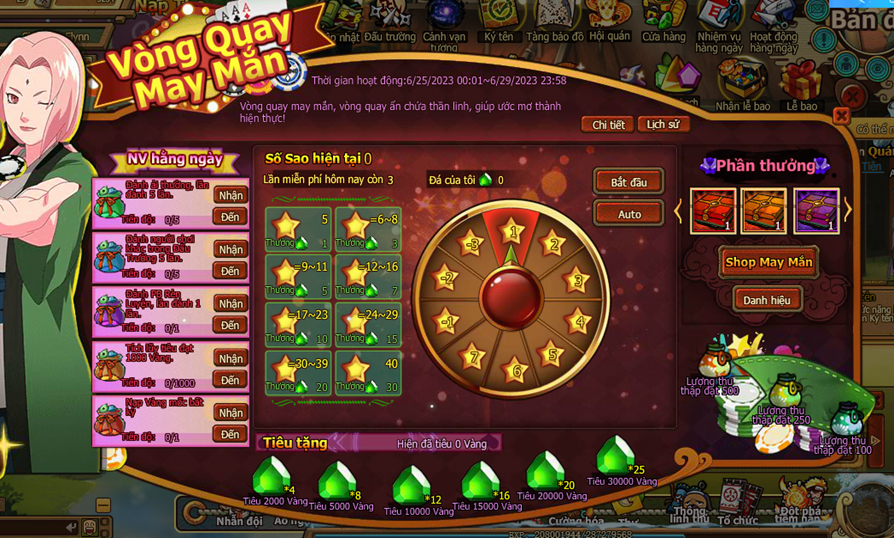Viewport: 894px width, 538px height.
Task: Close the Vòng Quay May Mắn window
Action: coord(841,115)
